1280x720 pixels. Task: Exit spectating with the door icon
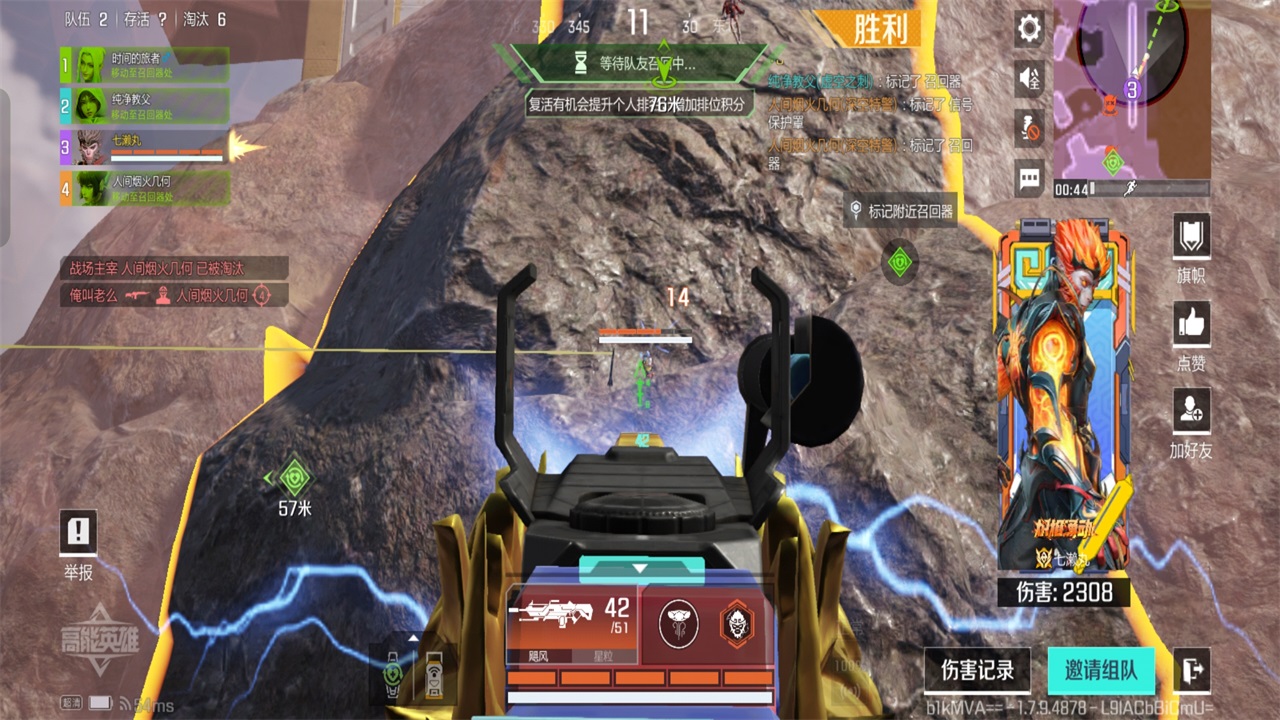(x=1191, y=670)
